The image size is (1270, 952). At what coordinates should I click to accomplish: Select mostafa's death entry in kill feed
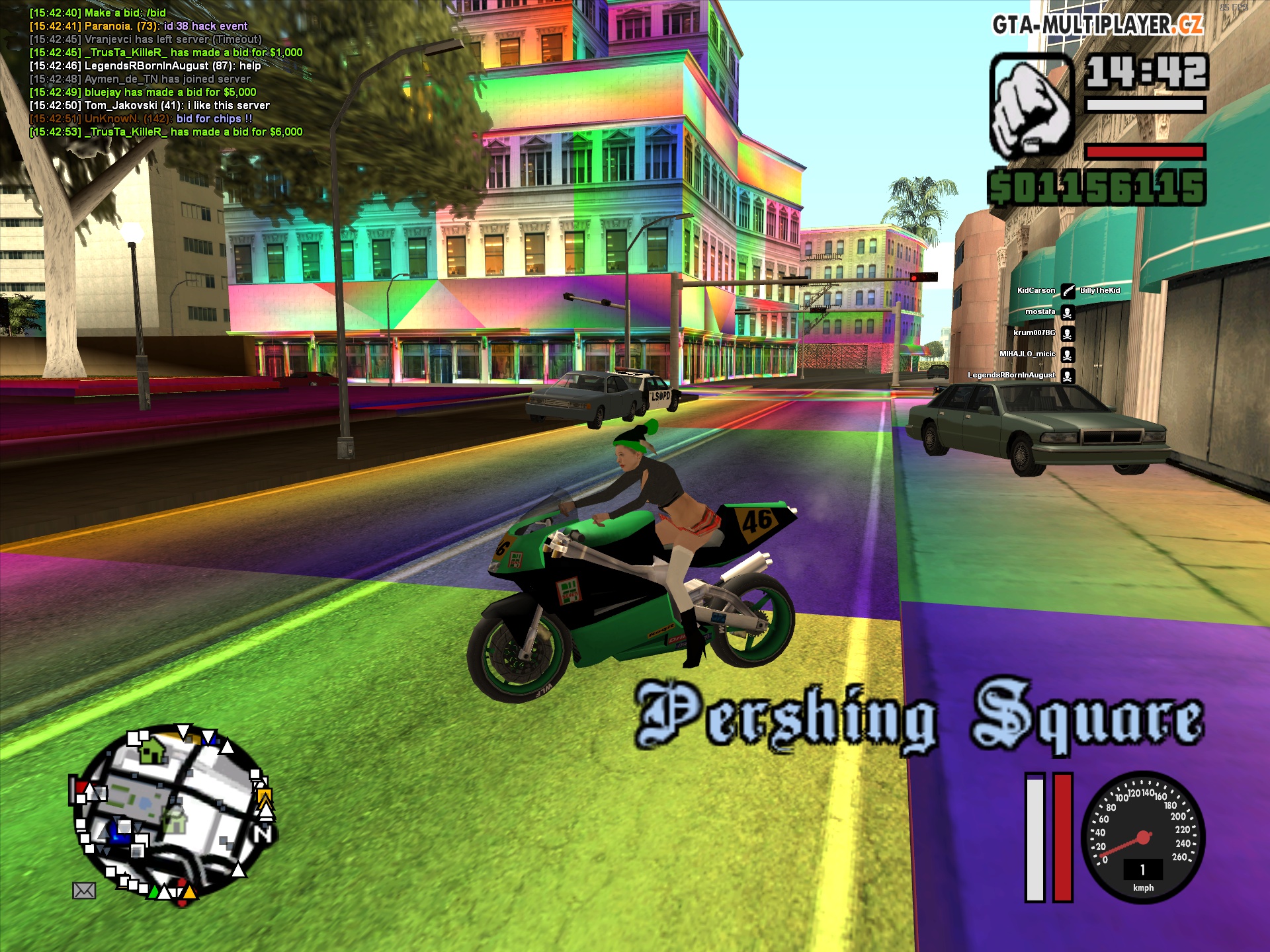[1048, 311]
